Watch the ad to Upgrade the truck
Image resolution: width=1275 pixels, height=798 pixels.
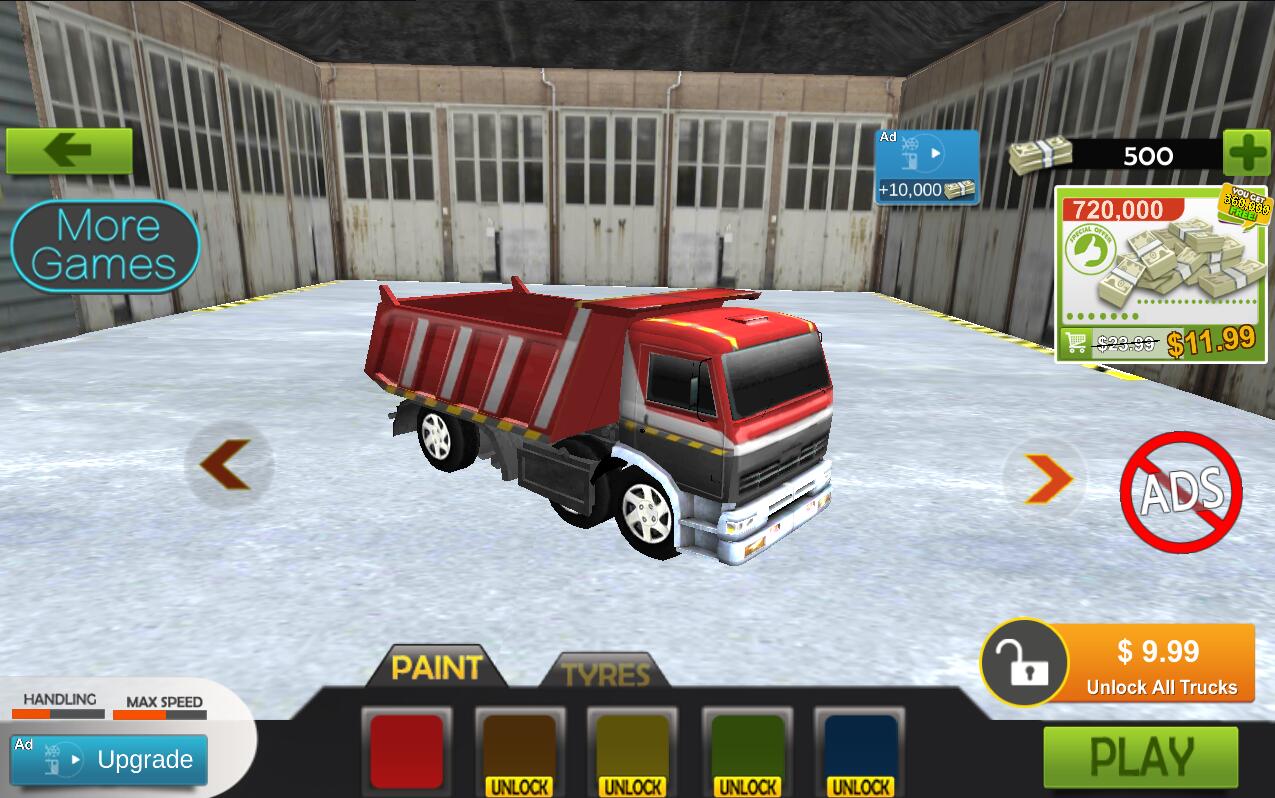pos(109,760)
